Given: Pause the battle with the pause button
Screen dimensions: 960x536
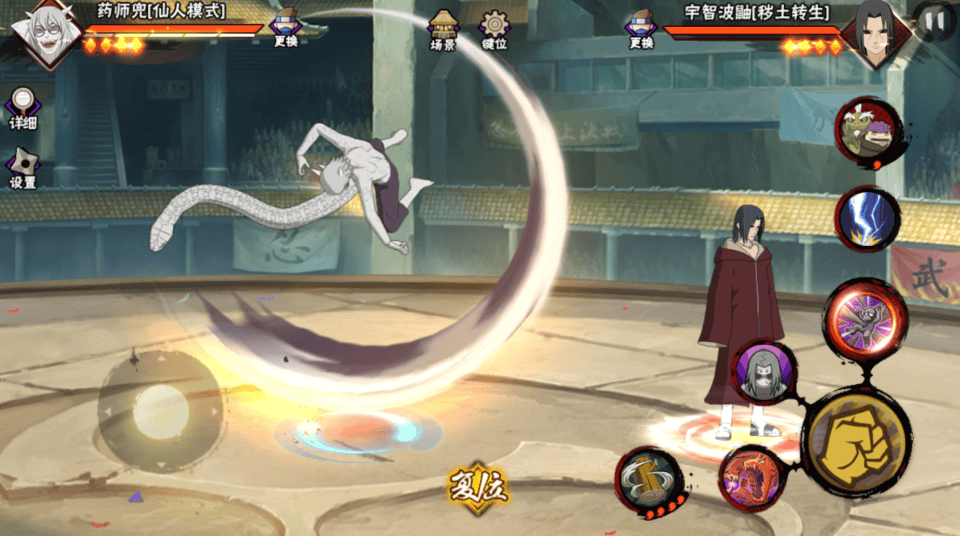Looking at the screenshot, I should click(x=934, y=21).
